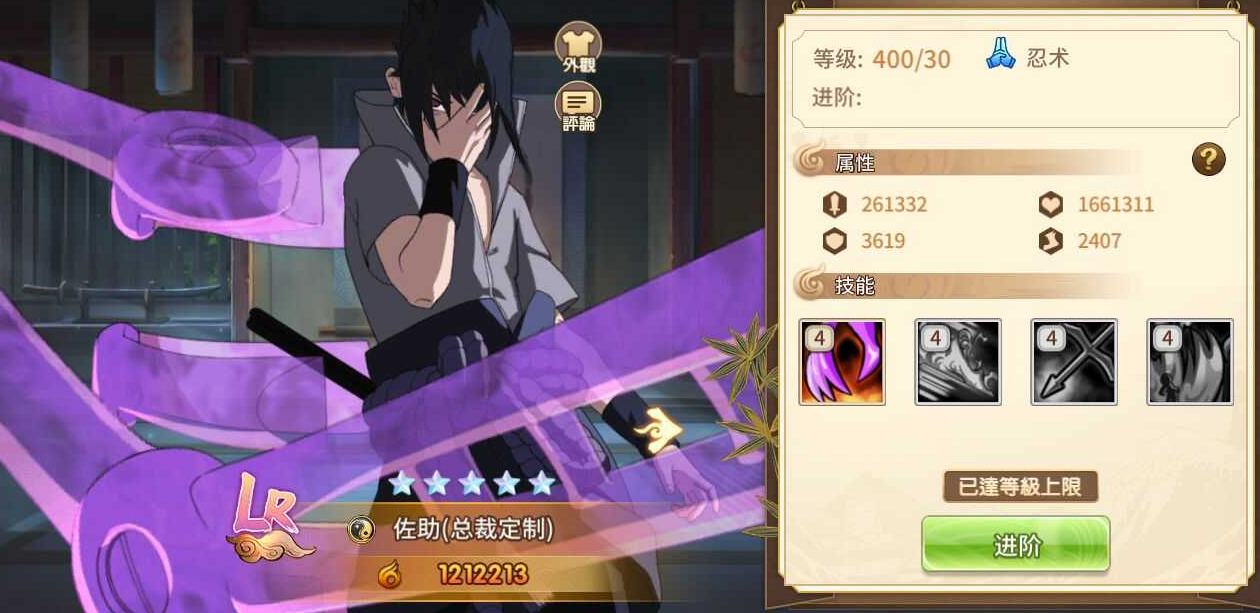Select the crossed arrows skill icon
1260x613 pixels.
pos(1074,362)
